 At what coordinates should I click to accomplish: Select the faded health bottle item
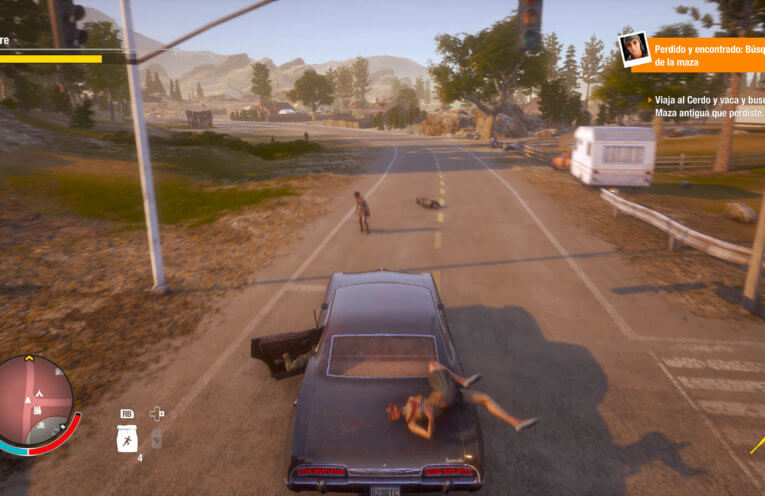pyautogui.click(x=157, y=439)
